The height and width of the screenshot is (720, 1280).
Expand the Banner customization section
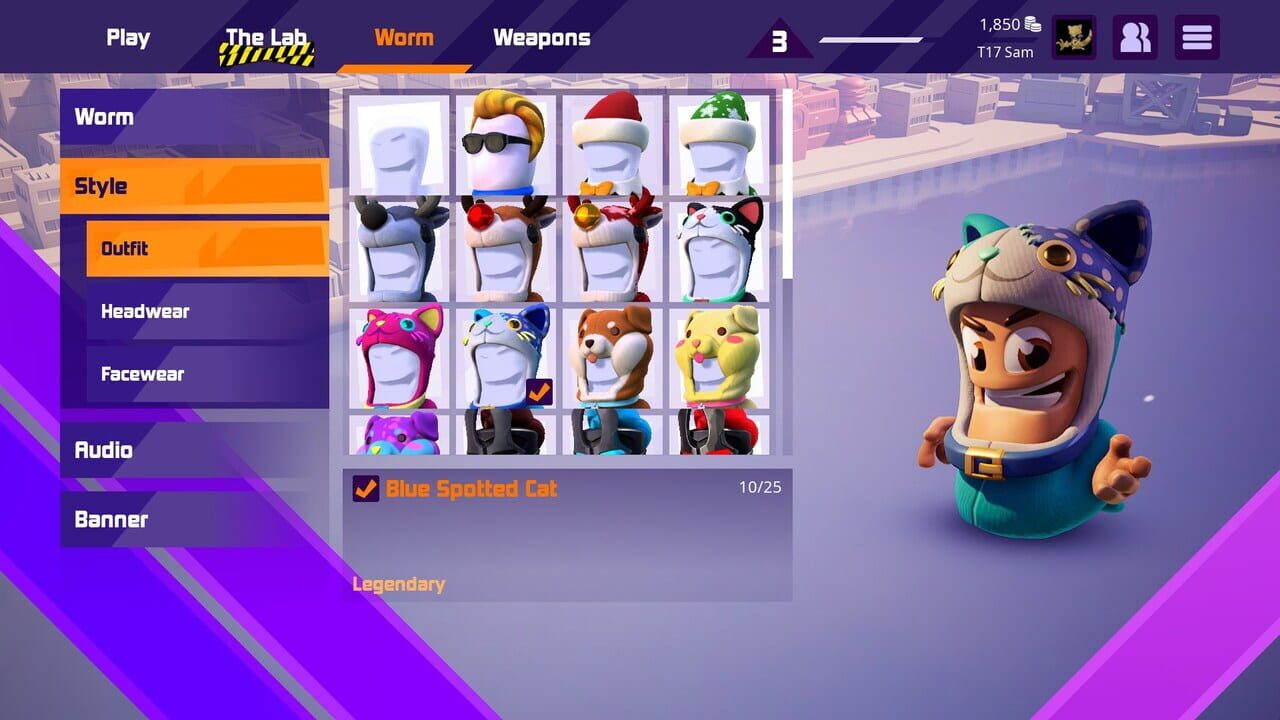(108, 519)
